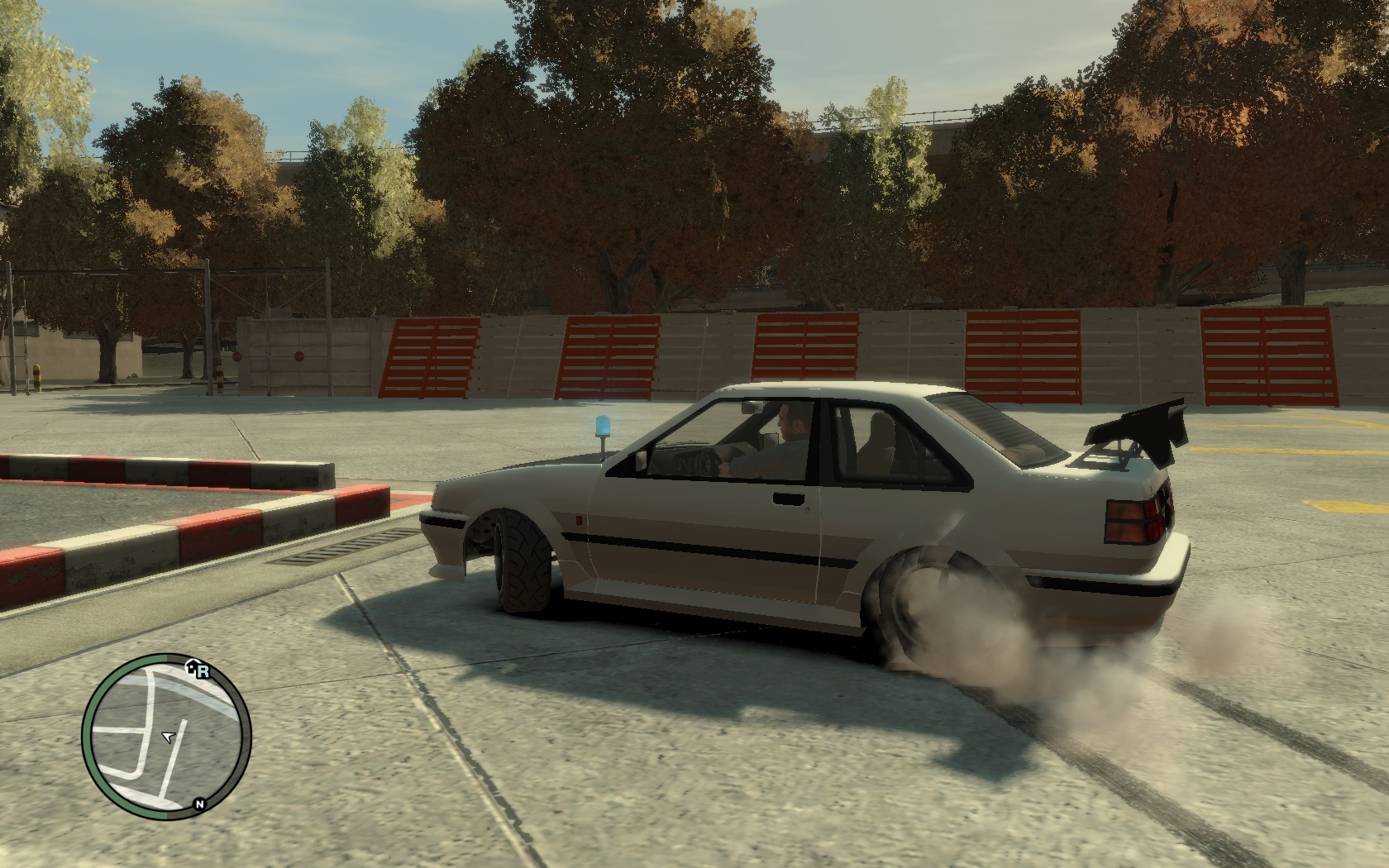Click the white player arrow on the minimap
The width and height of the screenshot is (1389, 868).
coord(169,737)
